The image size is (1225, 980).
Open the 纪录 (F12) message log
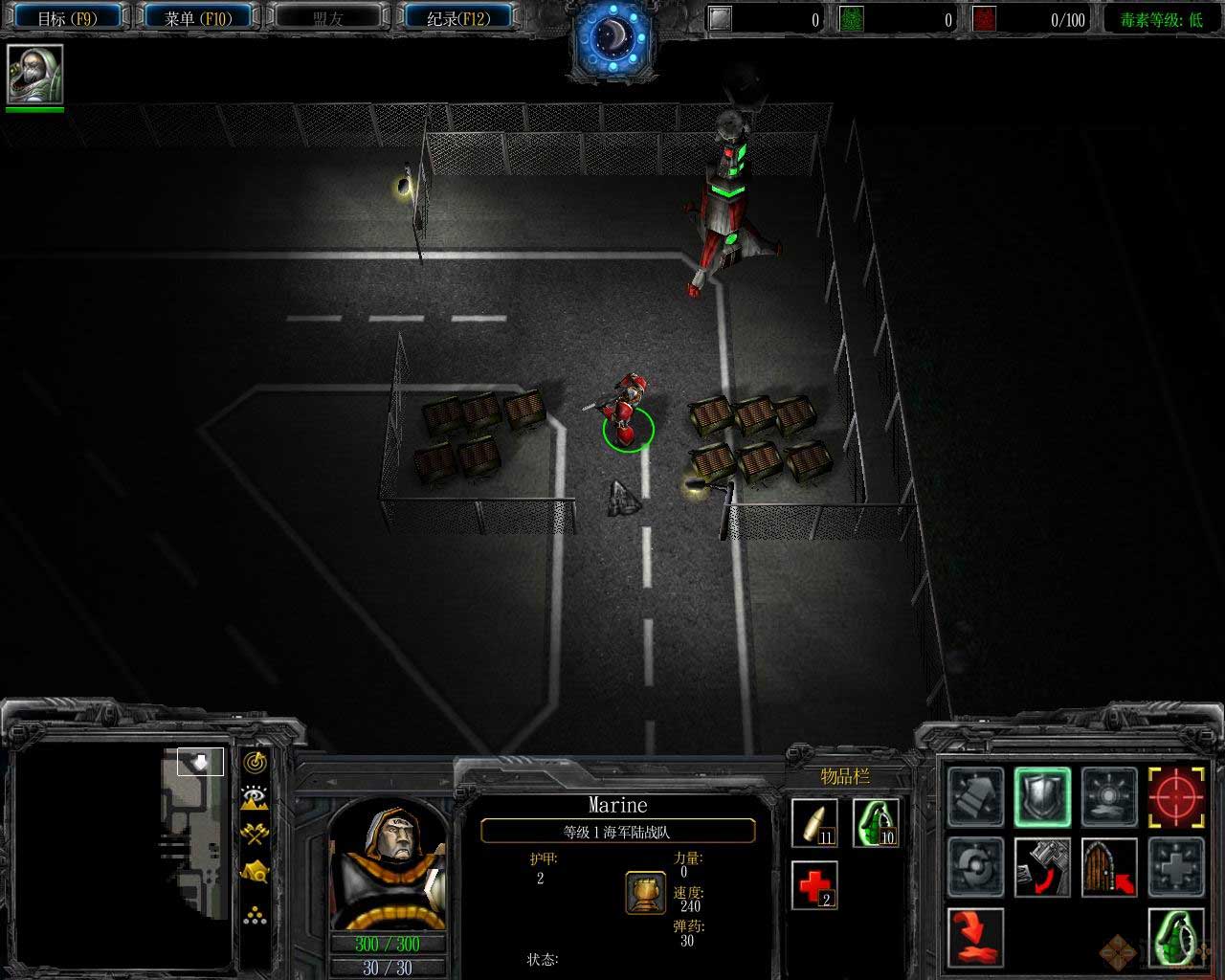pos(457,17)
